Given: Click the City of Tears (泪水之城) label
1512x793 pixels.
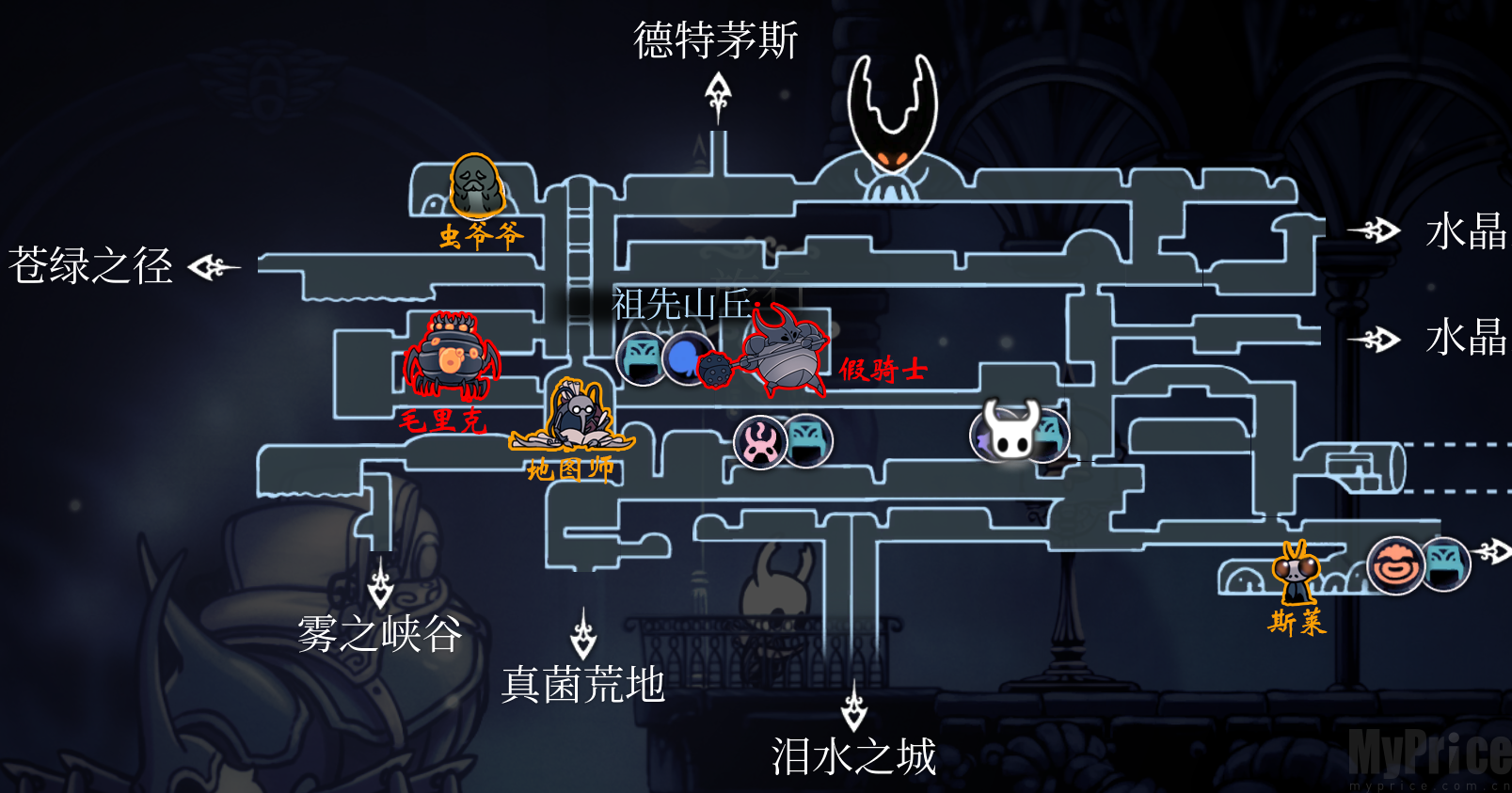Looking at the screenshot, I should point(852,754).
